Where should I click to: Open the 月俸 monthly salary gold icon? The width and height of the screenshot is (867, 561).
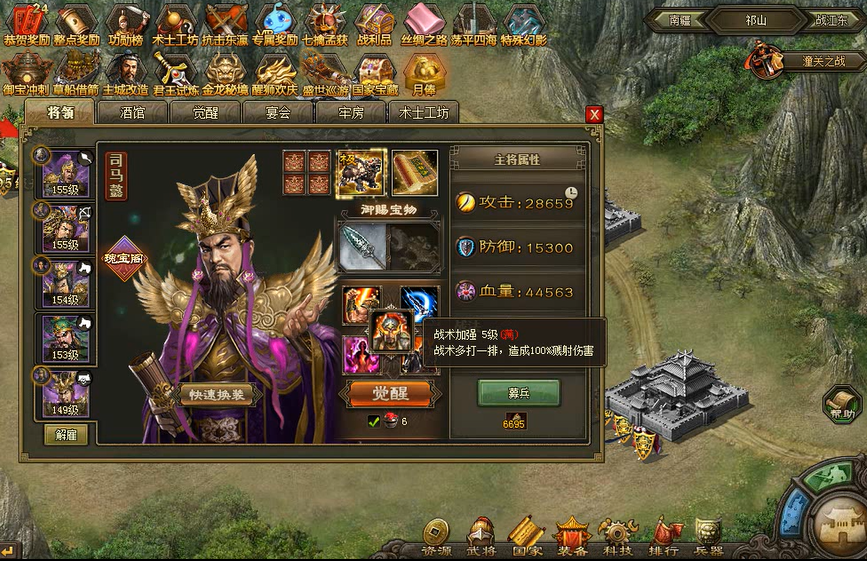(x=424, y=72)
